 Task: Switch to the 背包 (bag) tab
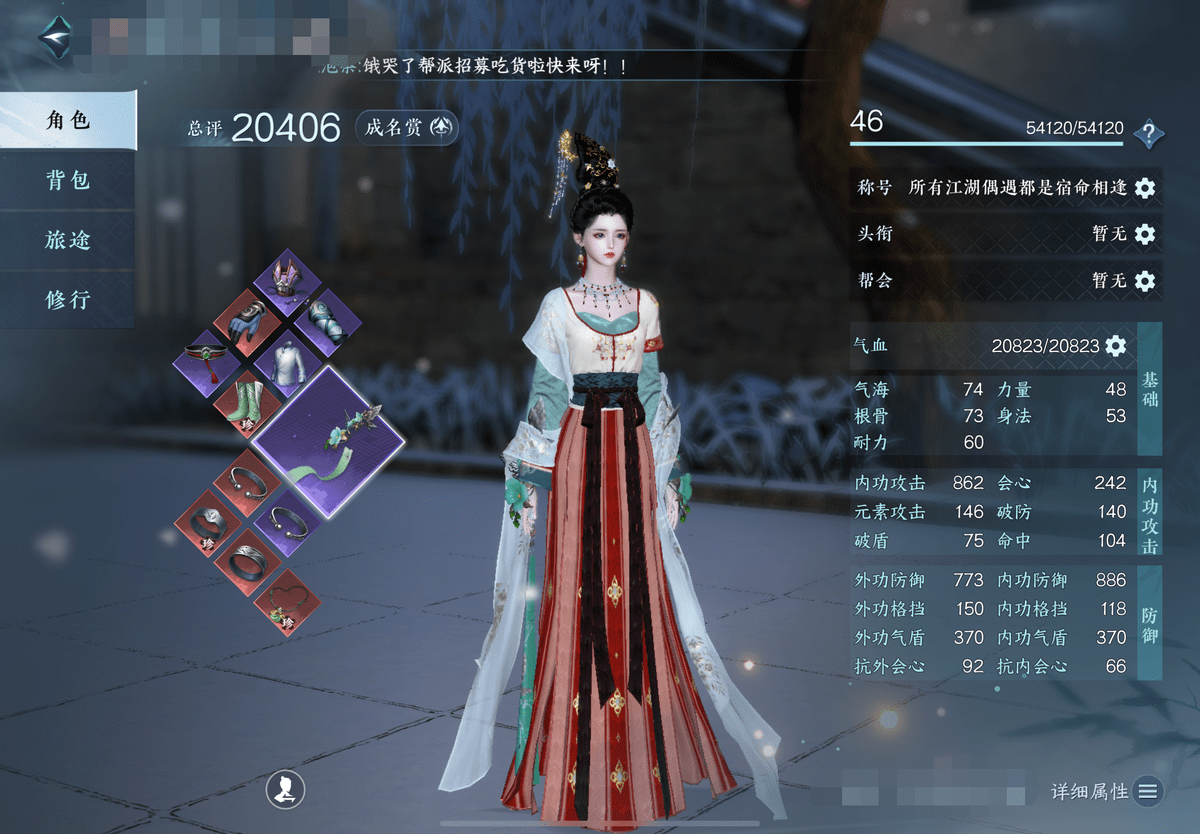pos(68,180)
